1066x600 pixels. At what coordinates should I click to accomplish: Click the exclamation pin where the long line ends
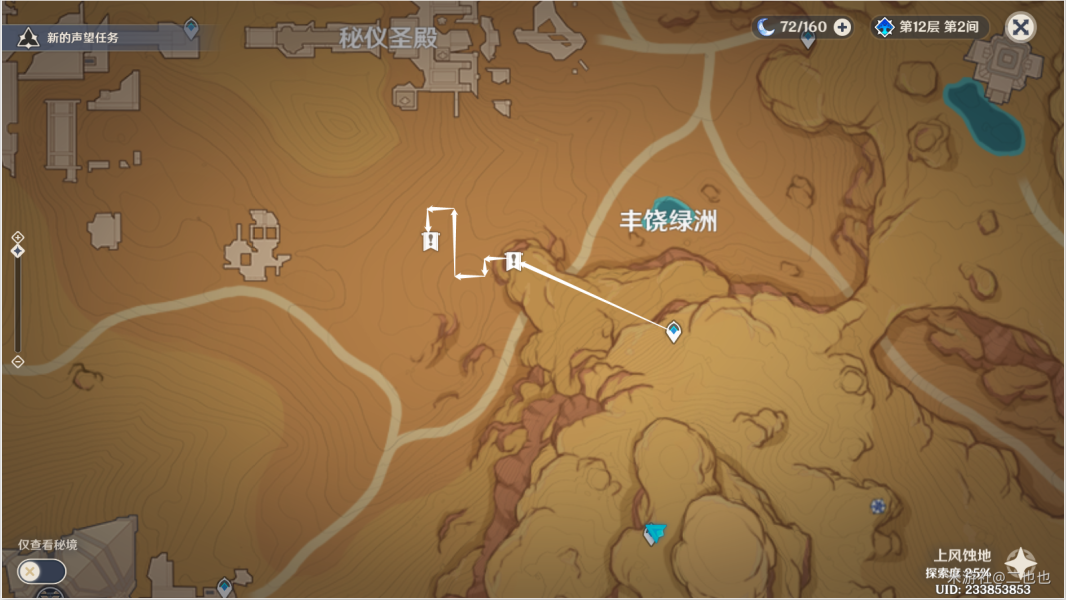coord(513,262)
